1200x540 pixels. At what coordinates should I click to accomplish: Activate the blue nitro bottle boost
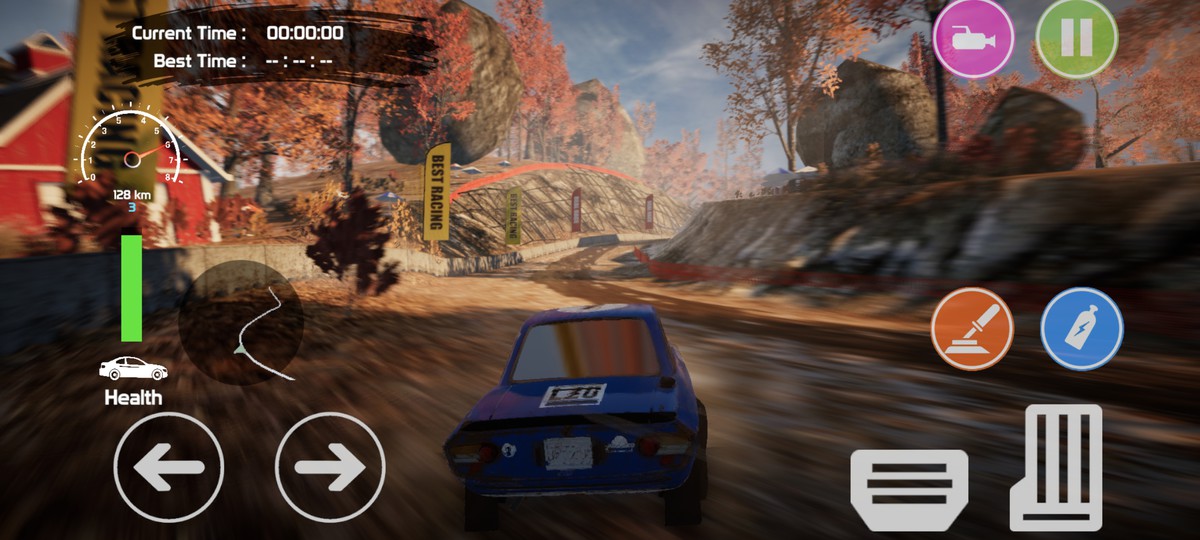coord(1082,329)
